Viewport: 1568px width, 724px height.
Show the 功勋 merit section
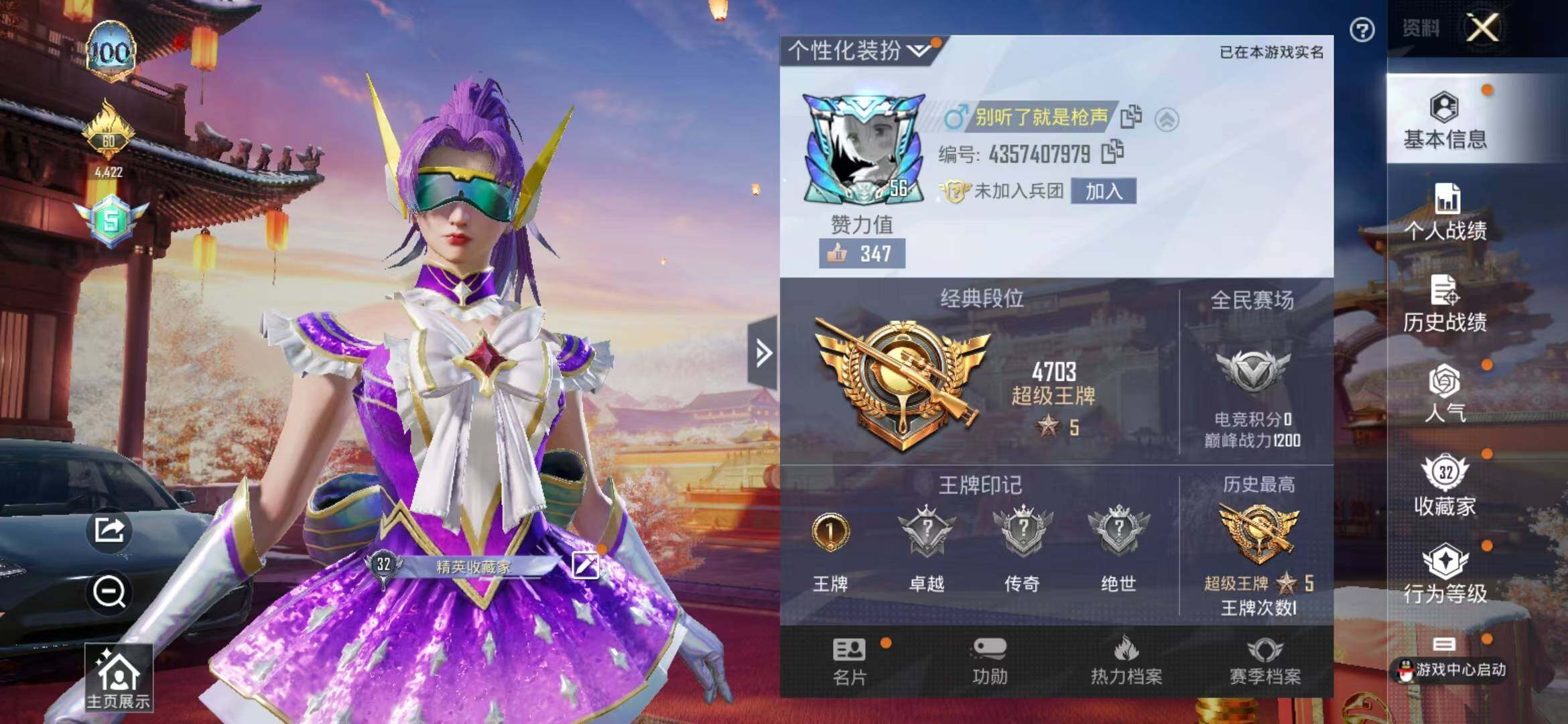point(990,662)
